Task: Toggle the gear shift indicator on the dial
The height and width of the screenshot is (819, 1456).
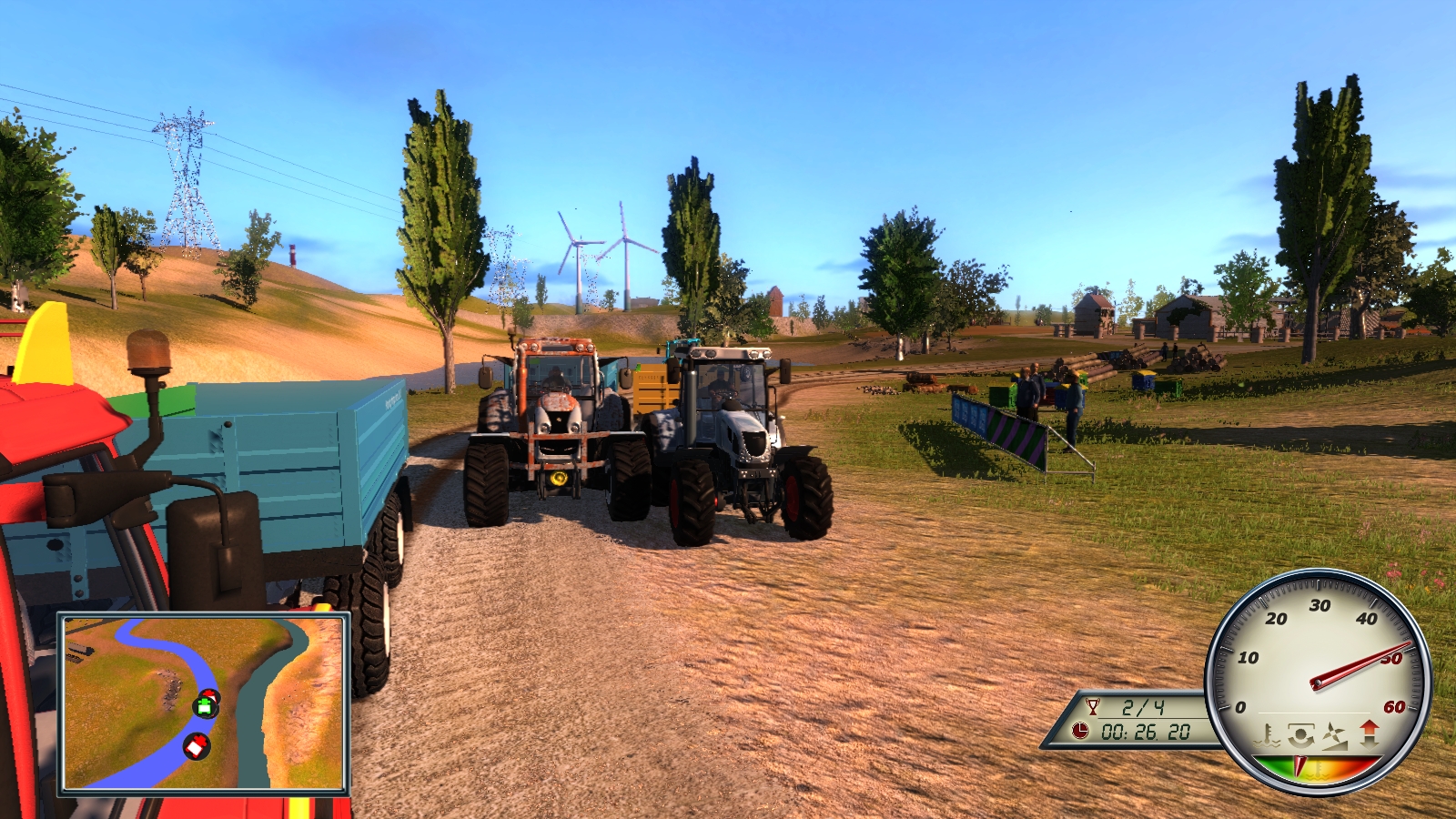Action: pos(1370,737)
